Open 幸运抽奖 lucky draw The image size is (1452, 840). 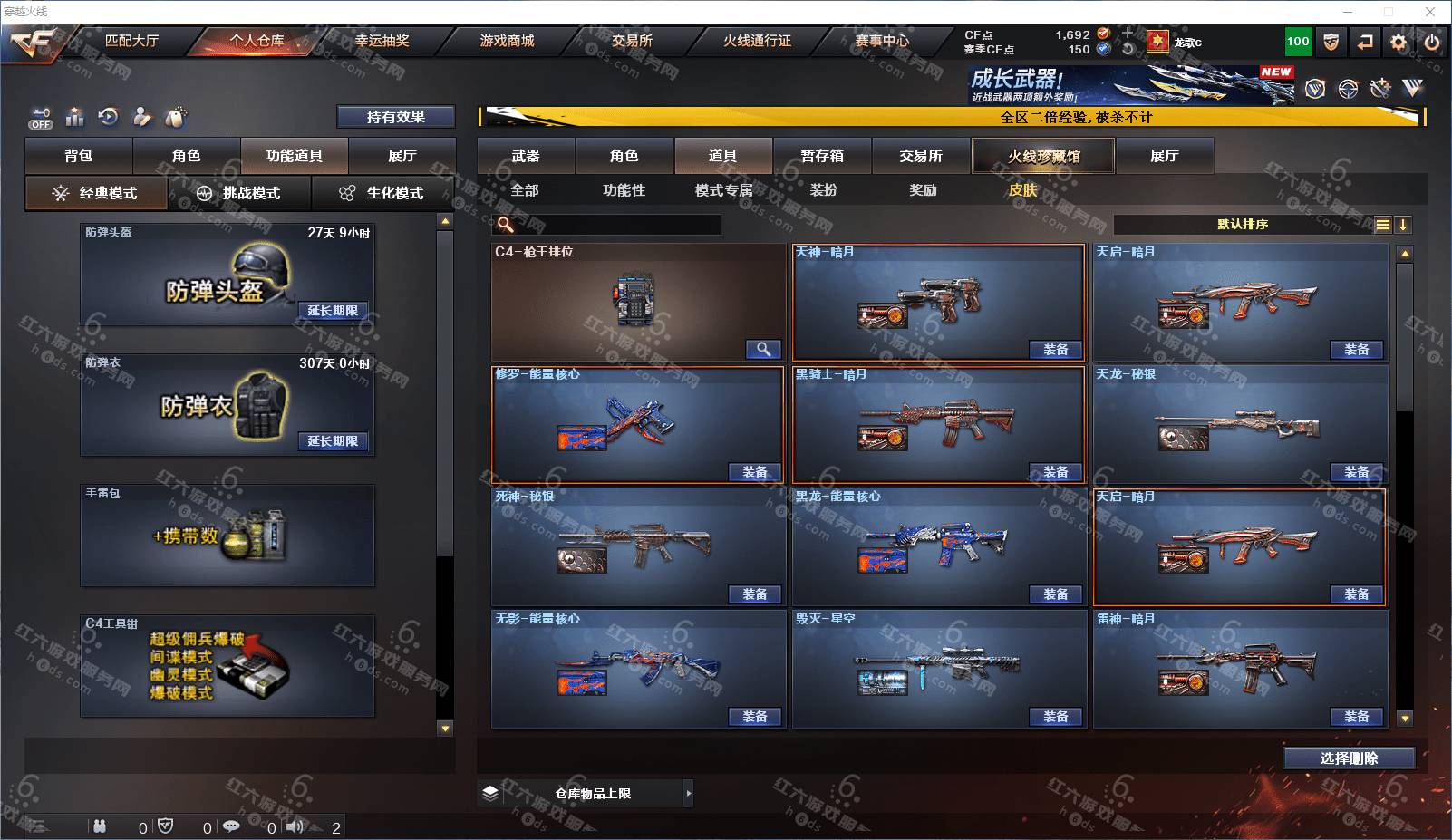pos(382,41)
